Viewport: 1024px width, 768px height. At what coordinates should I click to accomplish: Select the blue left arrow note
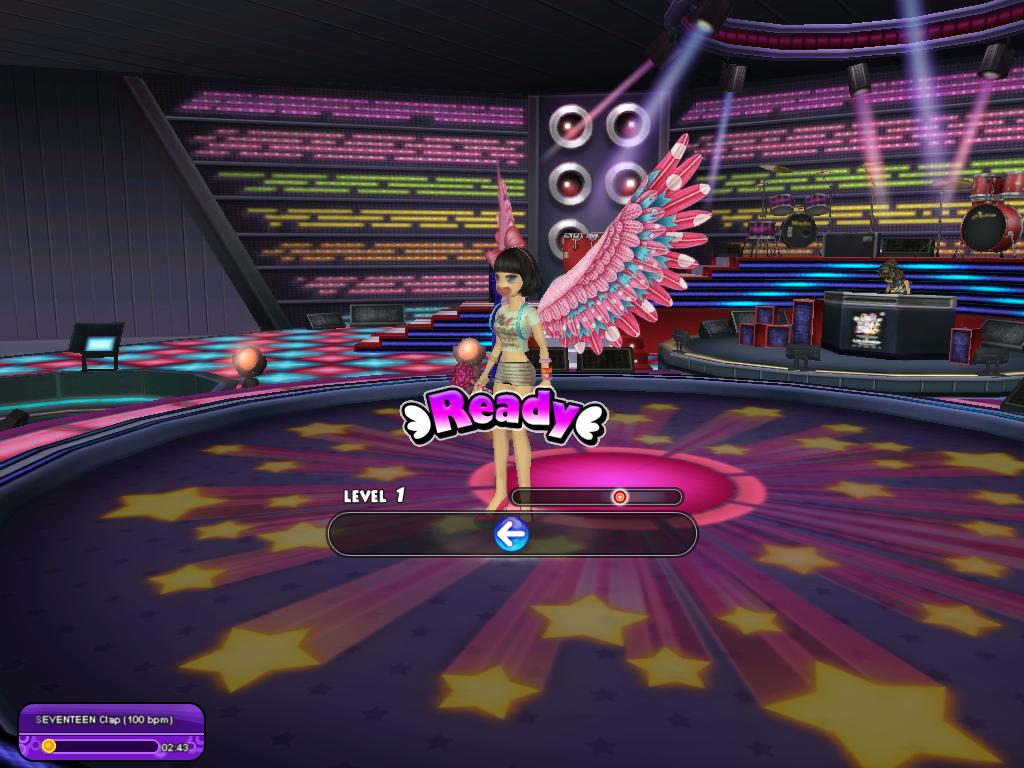point(511,536)
